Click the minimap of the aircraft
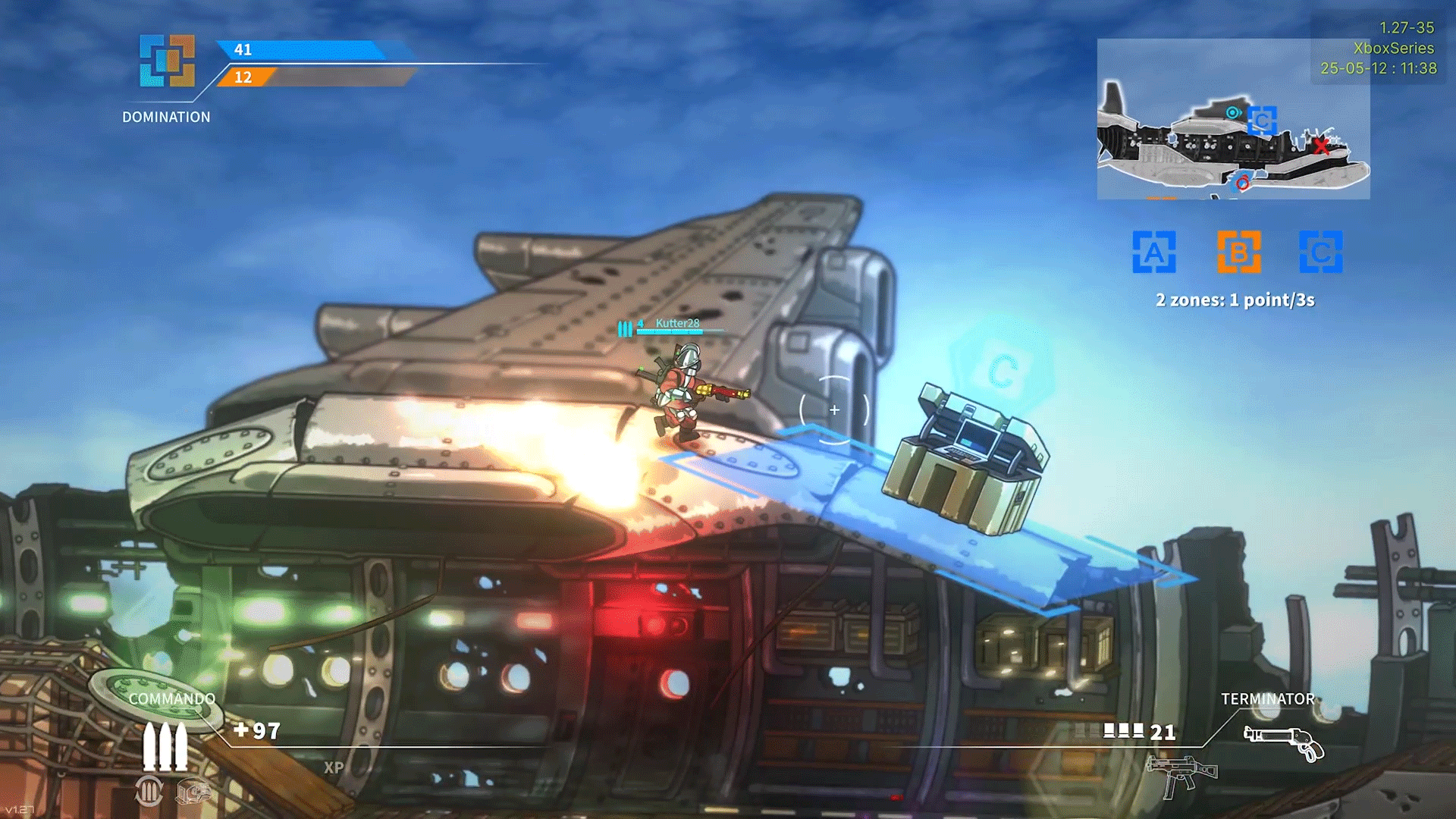This screenshot has height=819, width=1456. (1233, 119)
